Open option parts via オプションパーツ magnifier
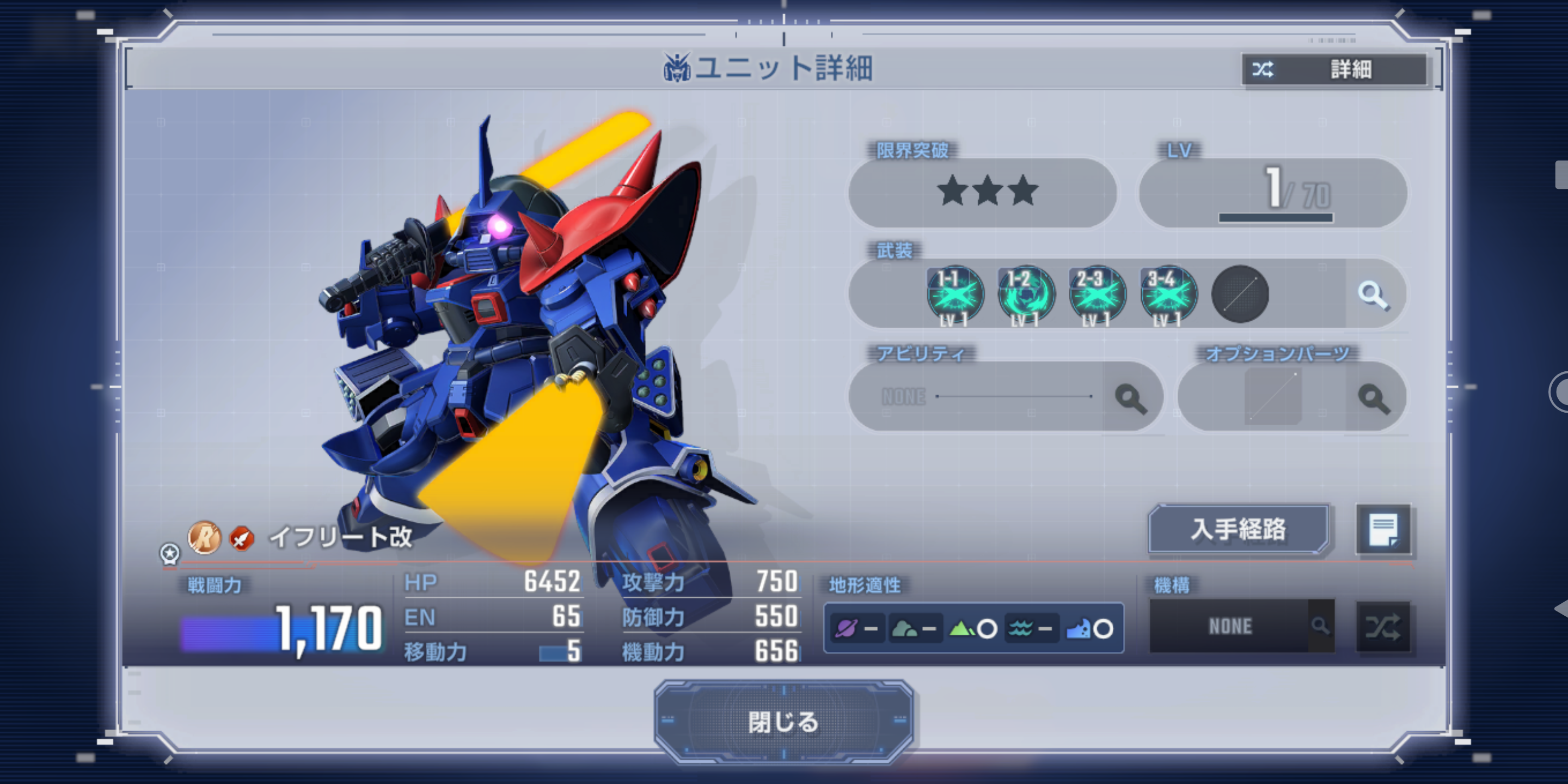This screenshot has width=1568, height=784. click(x=1373, y=398)
